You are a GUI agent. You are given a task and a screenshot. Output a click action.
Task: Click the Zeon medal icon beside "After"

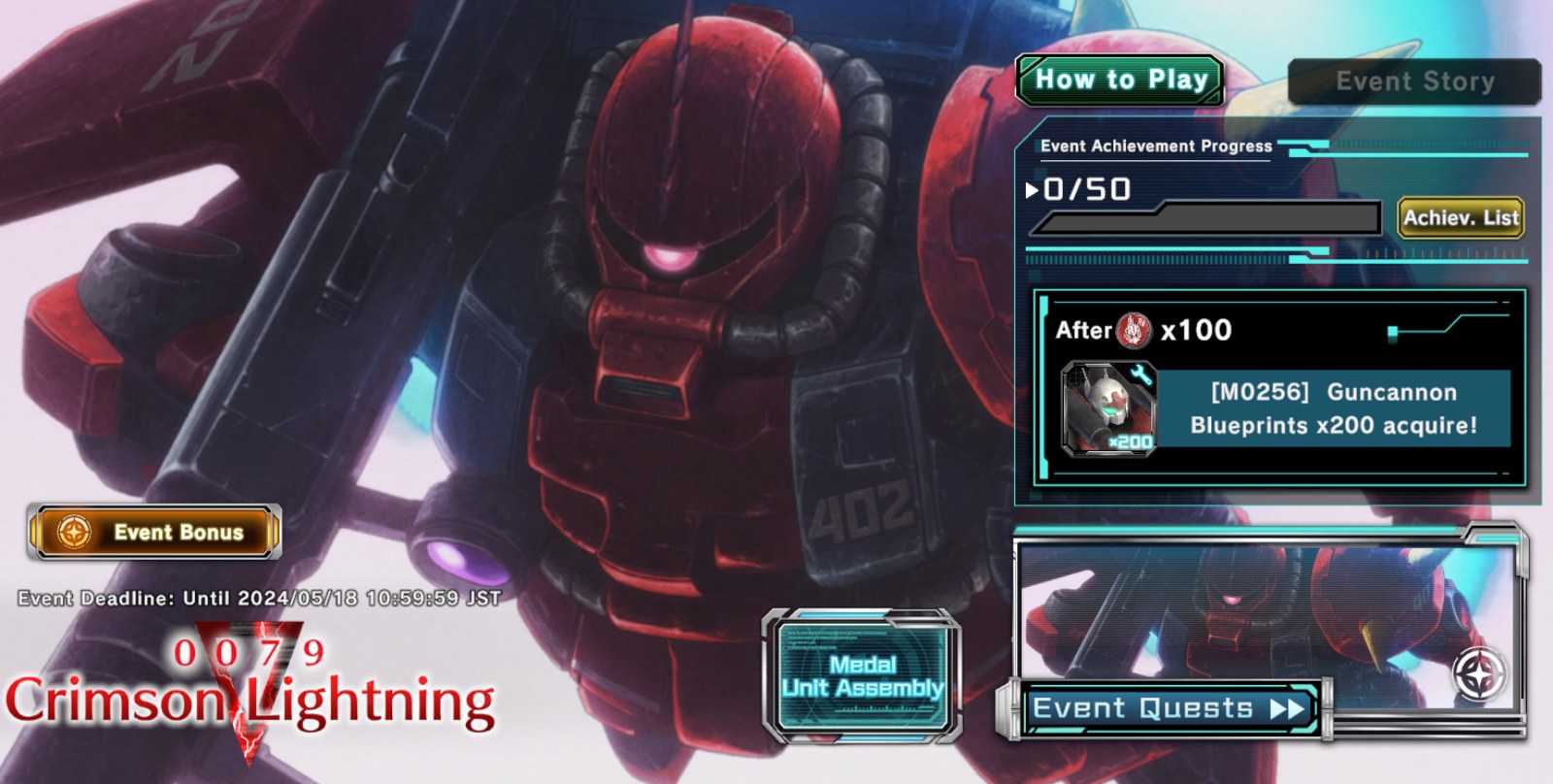(1131, 330)
